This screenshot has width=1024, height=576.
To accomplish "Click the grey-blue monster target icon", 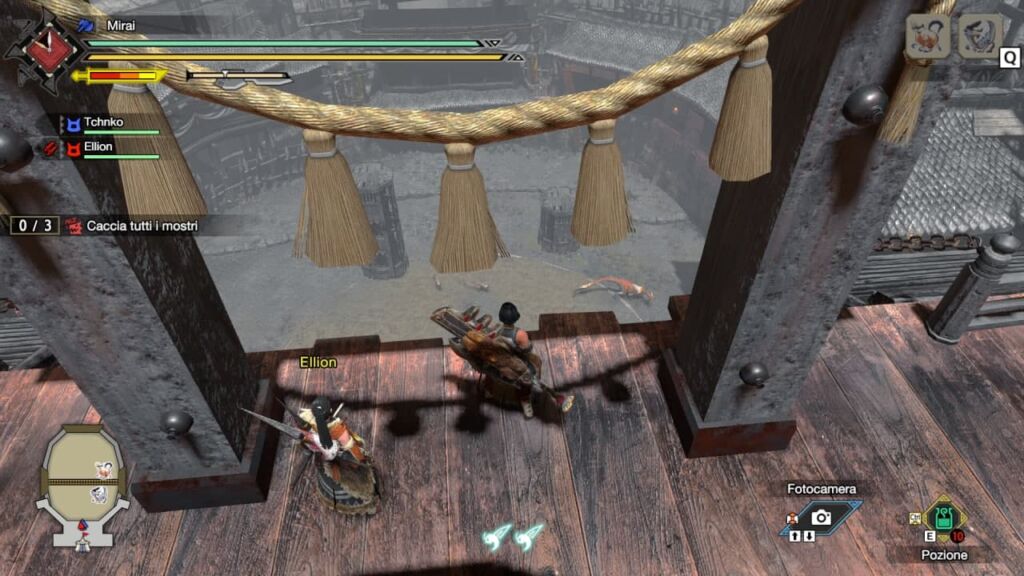I will (x=979, y=38).
